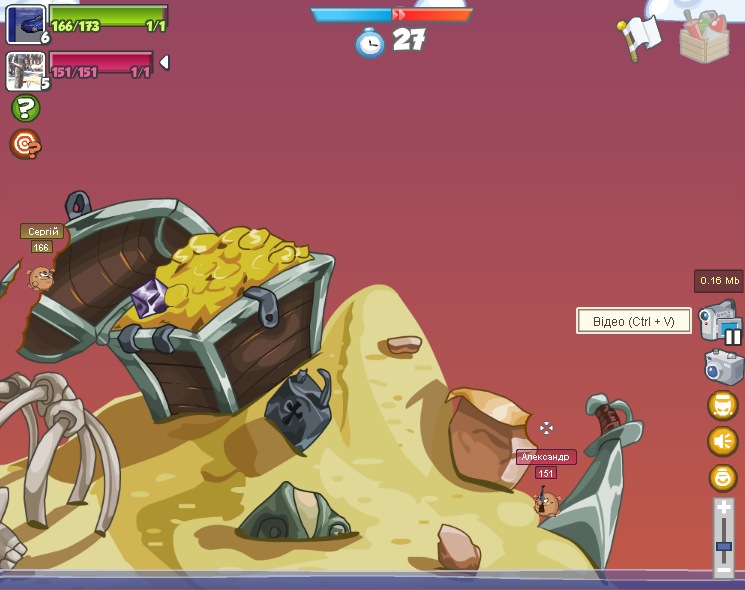The height and width of the screenshot is (590, 745).
Task: Click the round orange face button above the speaker
Action: tap(722, 405)
